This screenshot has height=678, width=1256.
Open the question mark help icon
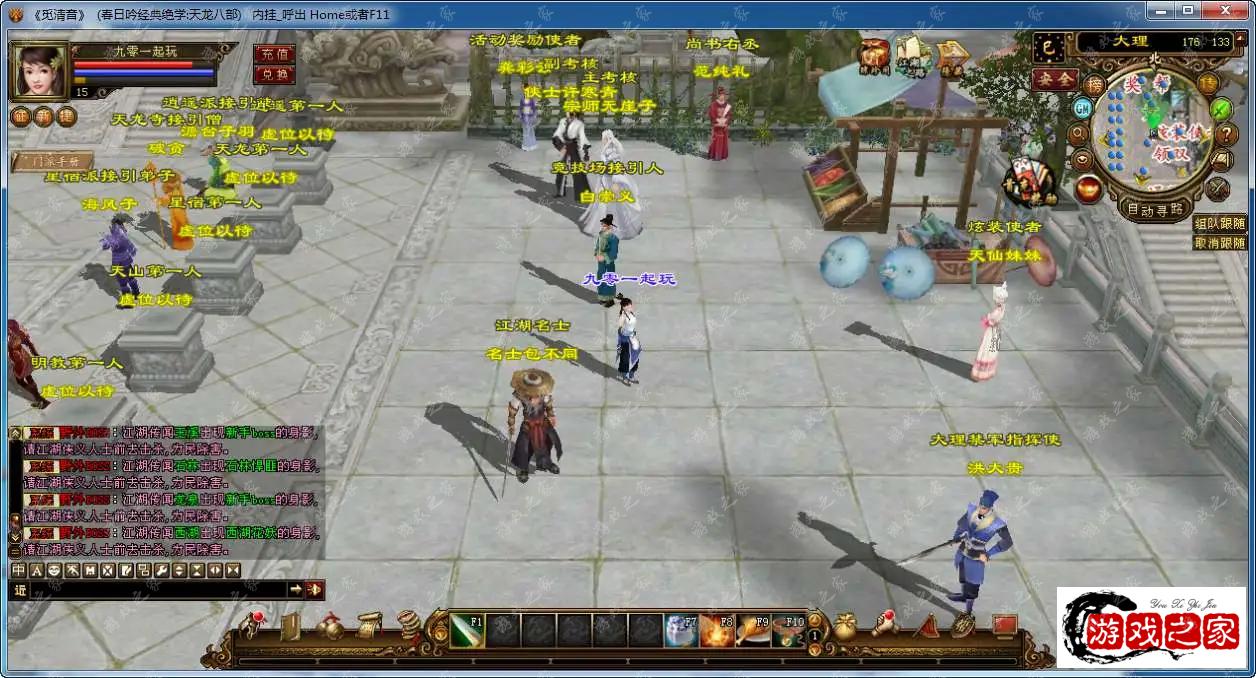tap(1226, 133)
